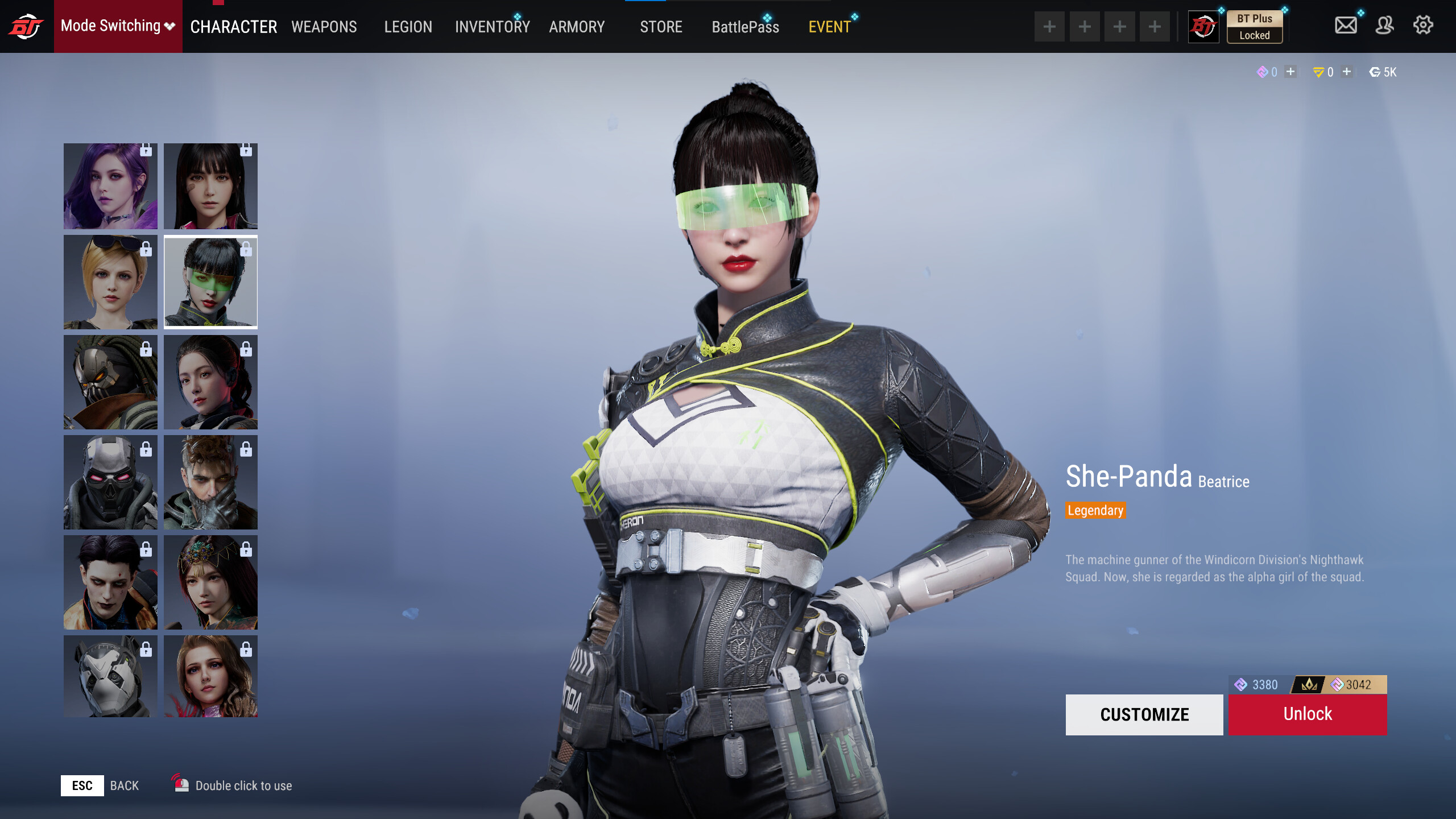Viewport: 1456px width, 819px height.
Task: Select the blonde character with sunglasses
Action: click(x=110, y=283)
